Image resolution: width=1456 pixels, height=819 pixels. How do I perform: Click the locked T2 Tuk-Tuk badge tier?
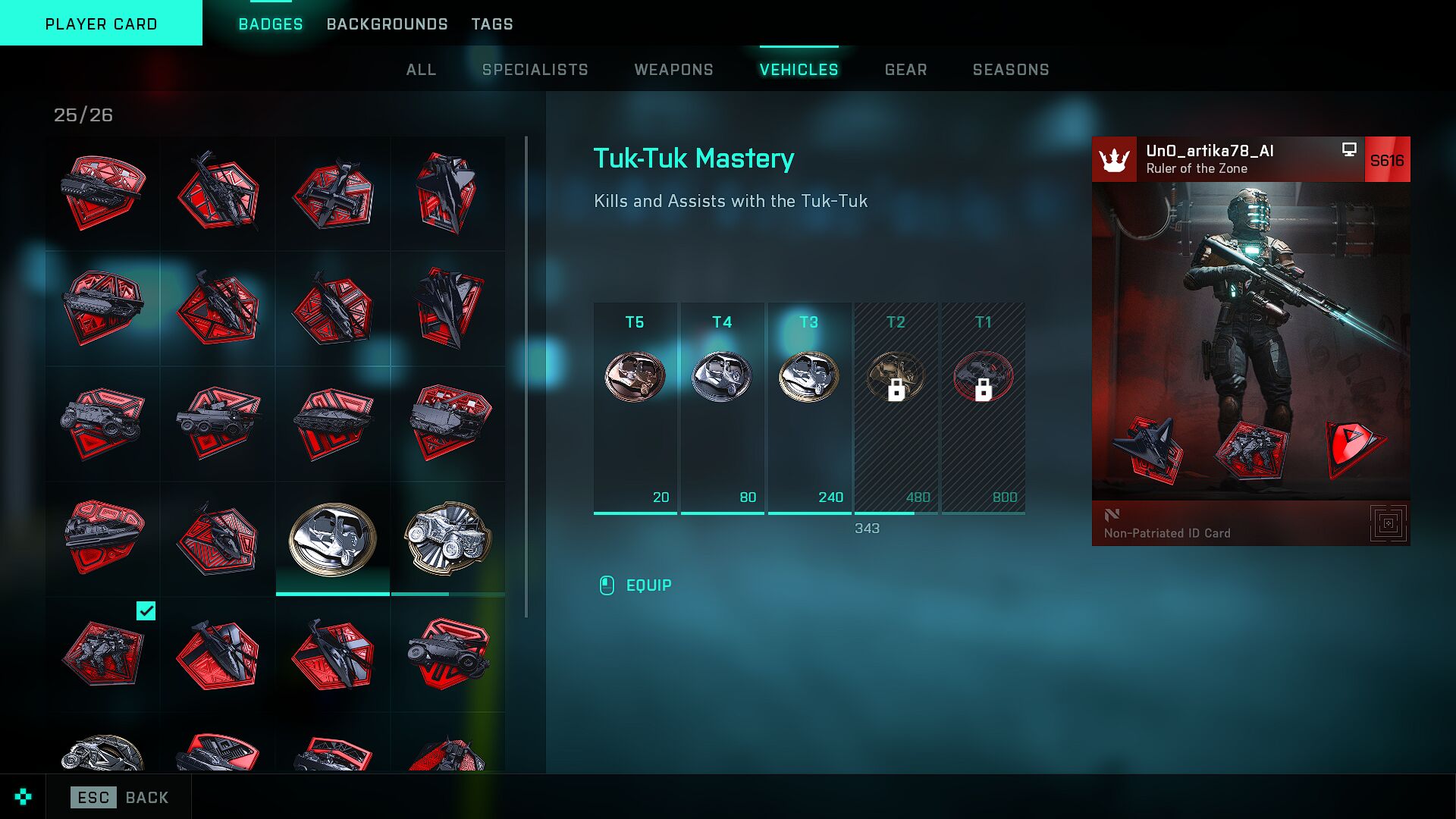coord(896,377)
